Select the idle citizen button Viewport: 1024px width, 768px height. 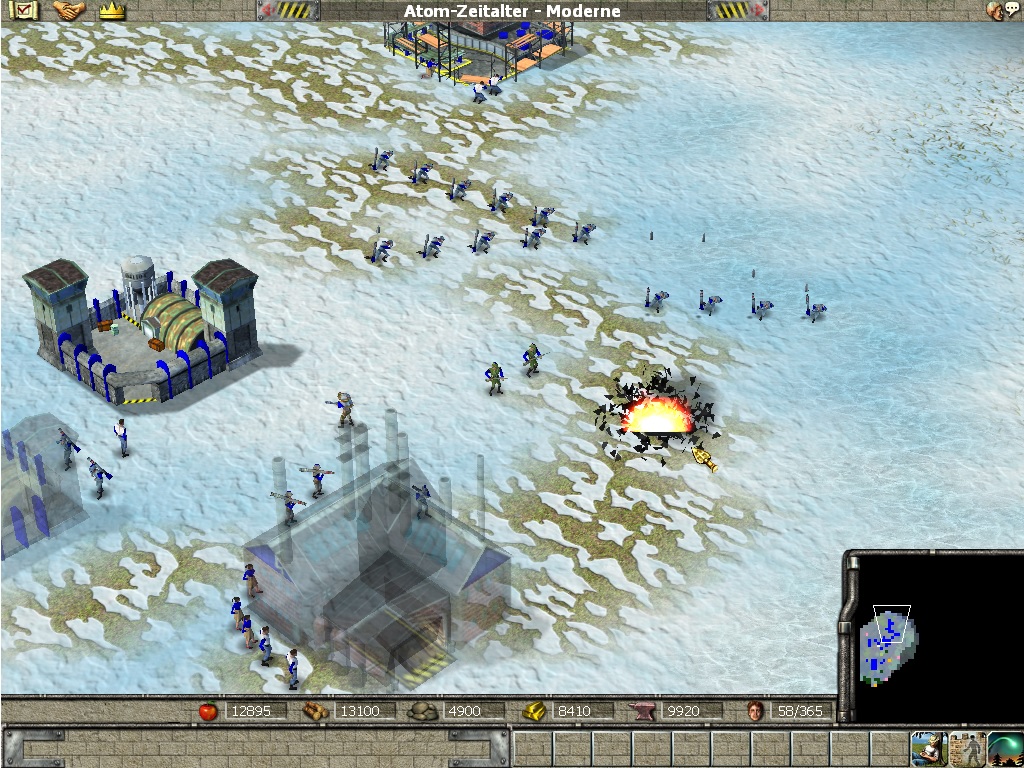tap(927, 748)
